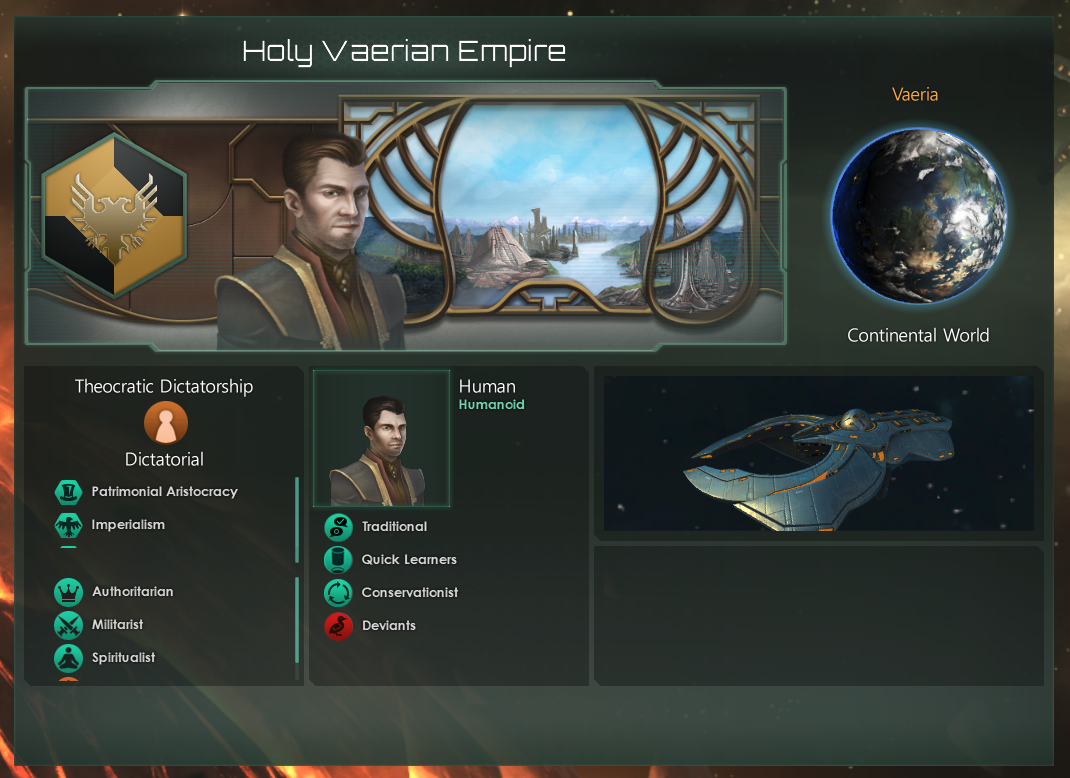
Task: Select the Spiritualist ethic icon
Action: [x=68, y=658]
